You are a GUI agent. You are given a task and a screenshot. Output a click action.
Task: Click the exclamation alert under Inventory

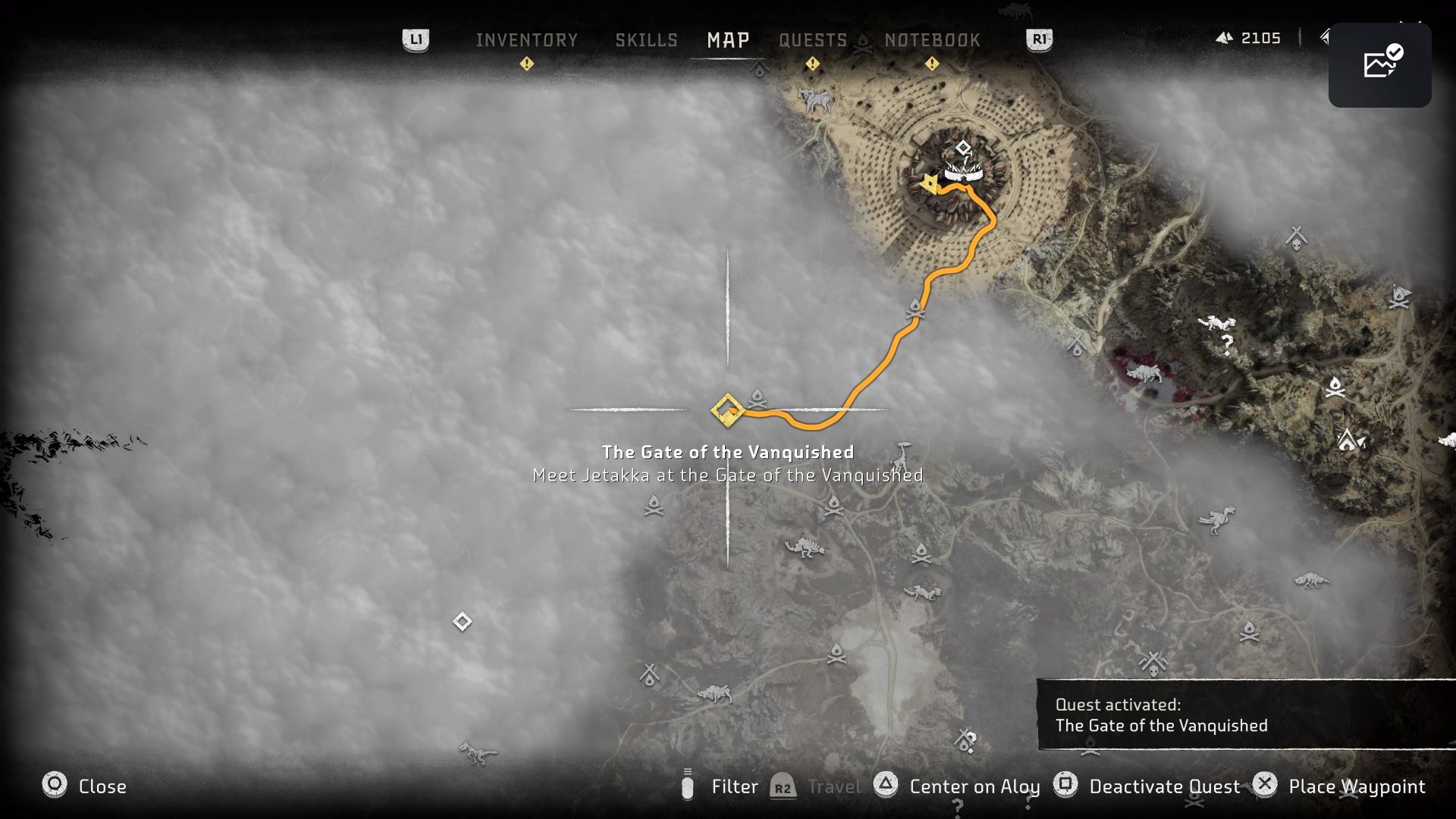[526, 64]
